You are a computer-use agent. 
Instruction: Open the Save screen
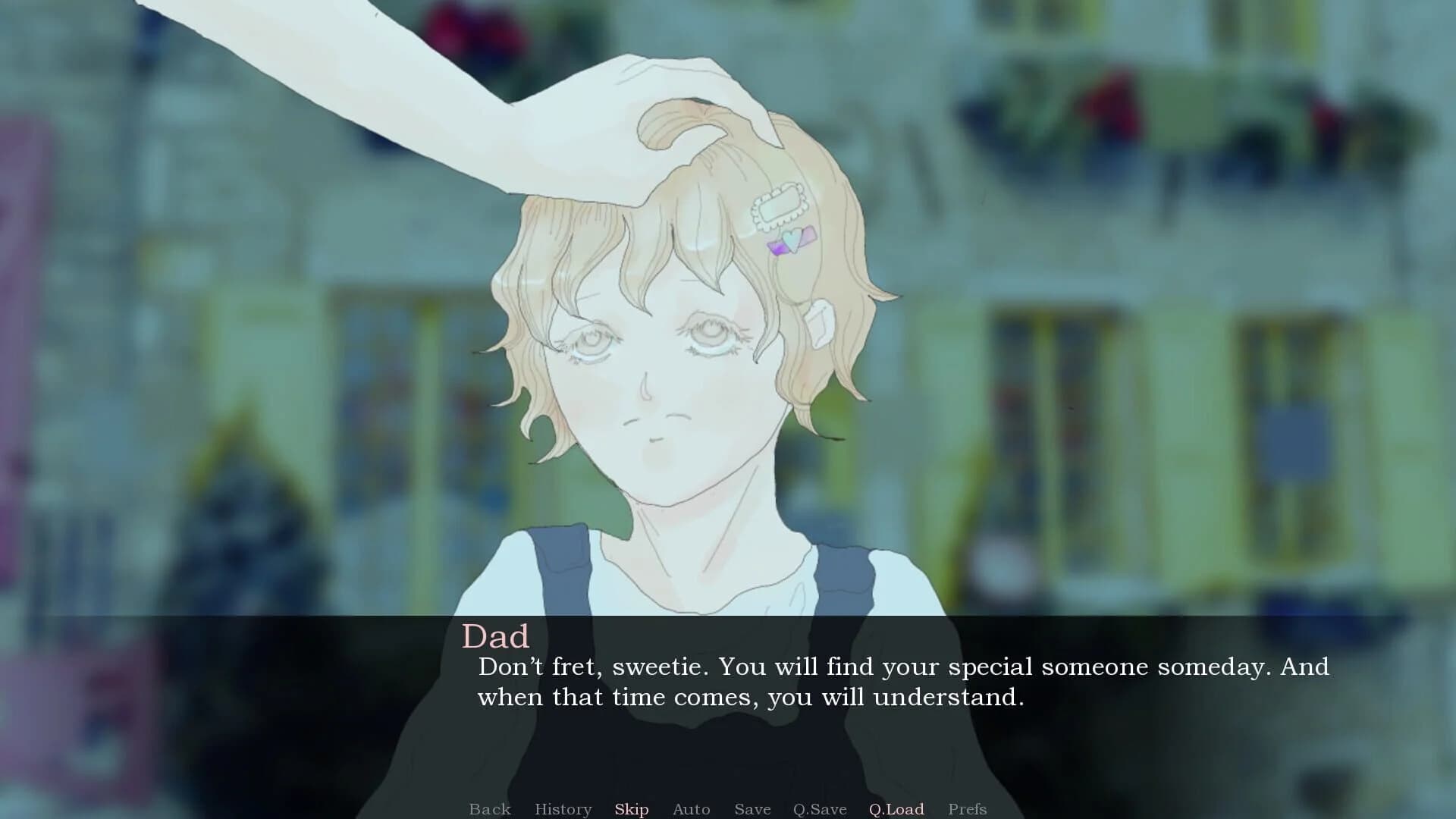pyautogui.click(x=752, y=809)
